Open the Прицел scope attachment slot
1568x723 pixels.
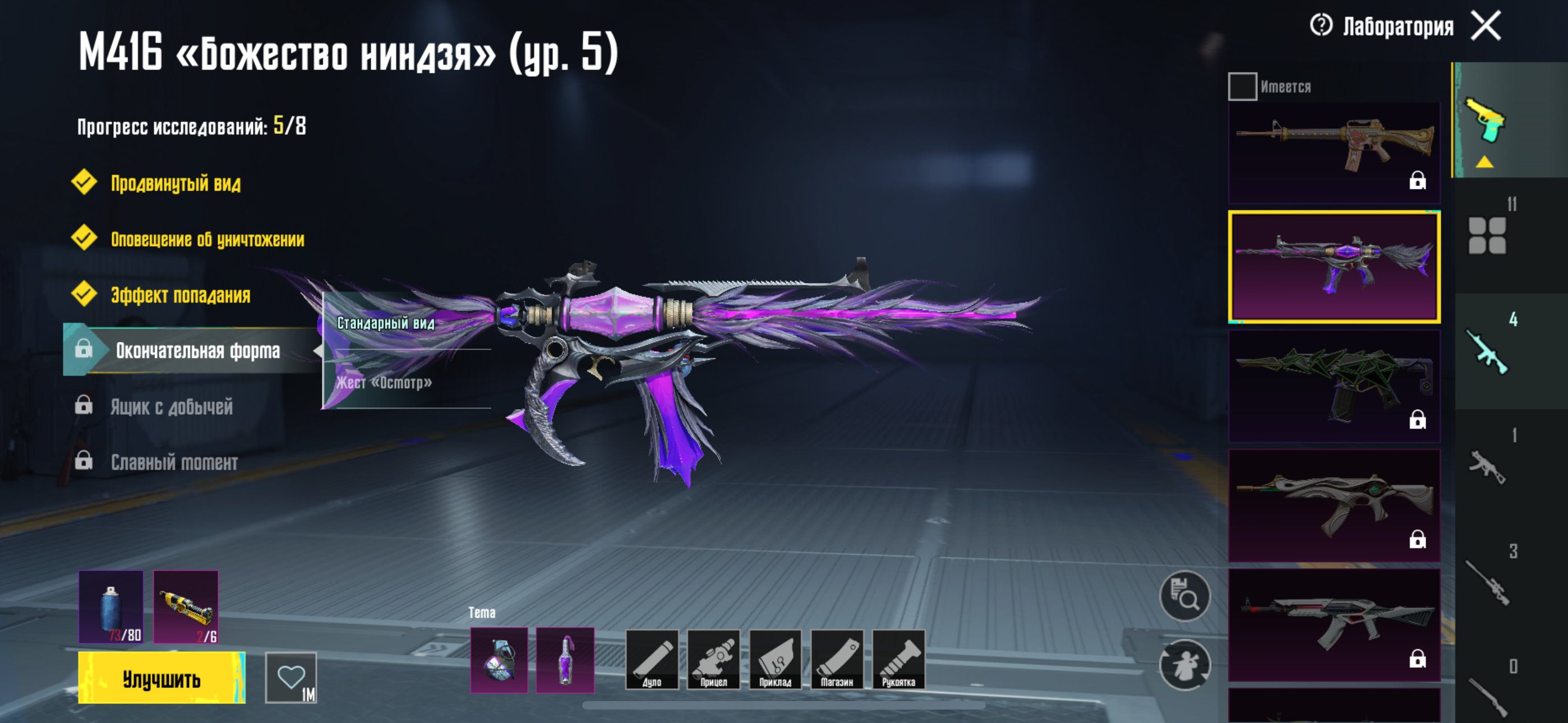[713, 660]
